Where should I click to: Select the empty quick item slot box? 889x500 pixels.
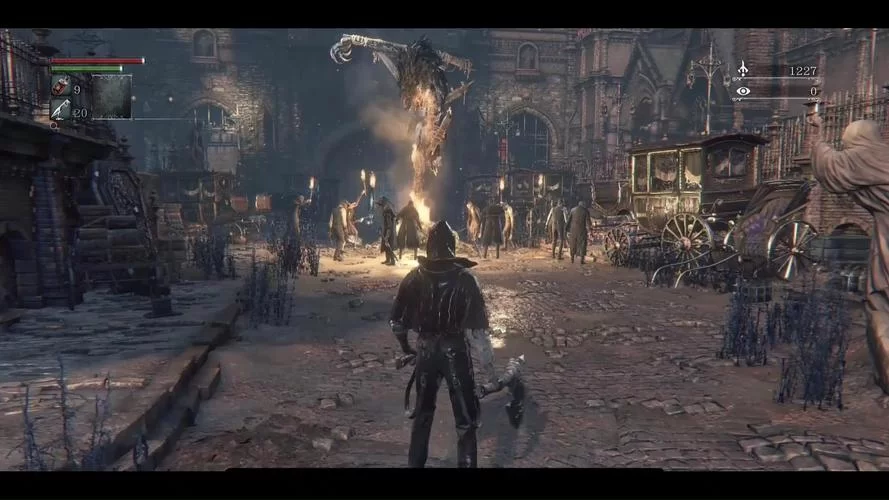click(x=112, y=97)
